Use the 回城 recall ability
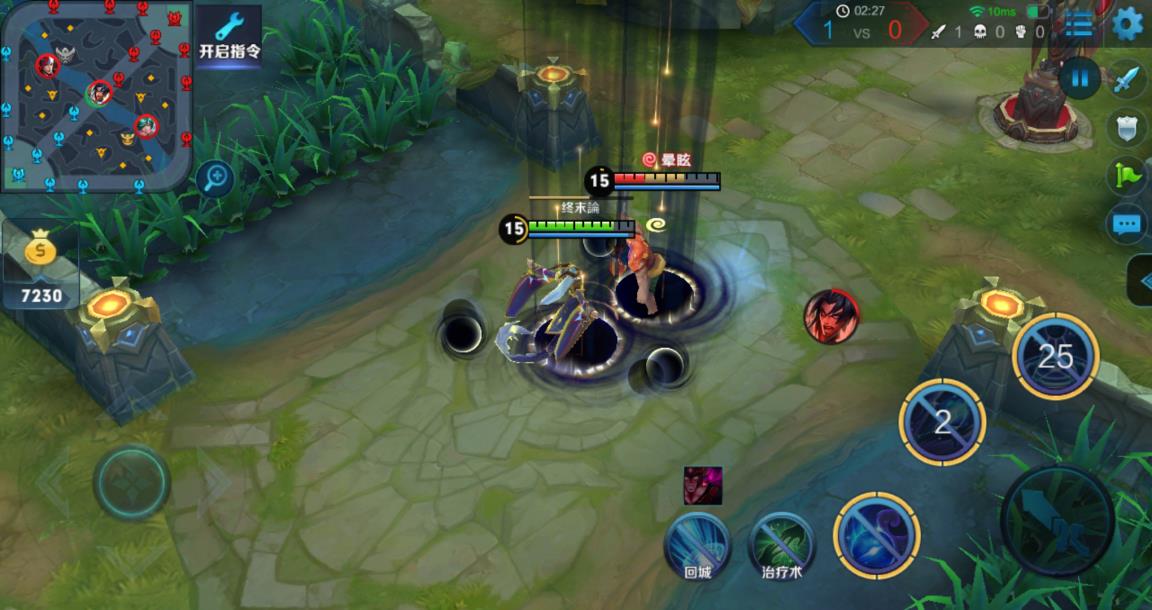The width and height of the screenshot is (1152, 610). pos(697,544)
